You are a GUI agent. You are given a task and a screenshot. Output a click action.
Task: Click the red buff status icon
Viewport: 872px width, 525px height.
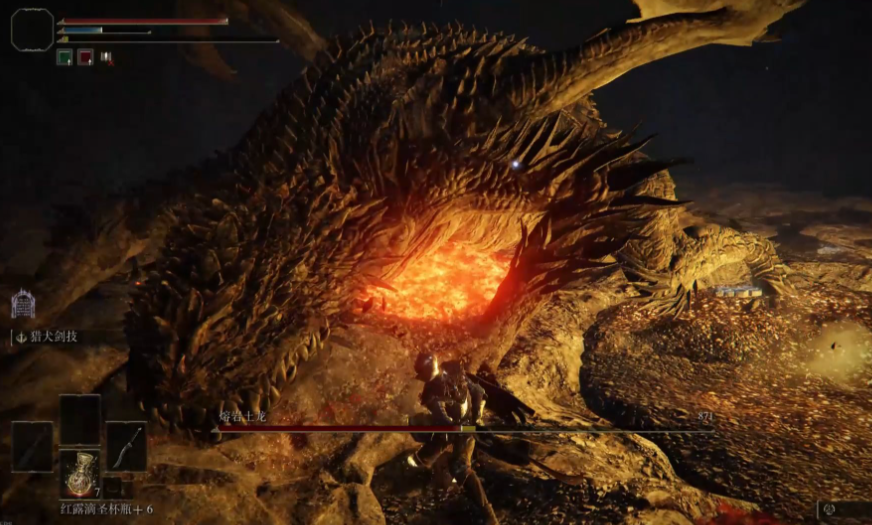point(85,58)
